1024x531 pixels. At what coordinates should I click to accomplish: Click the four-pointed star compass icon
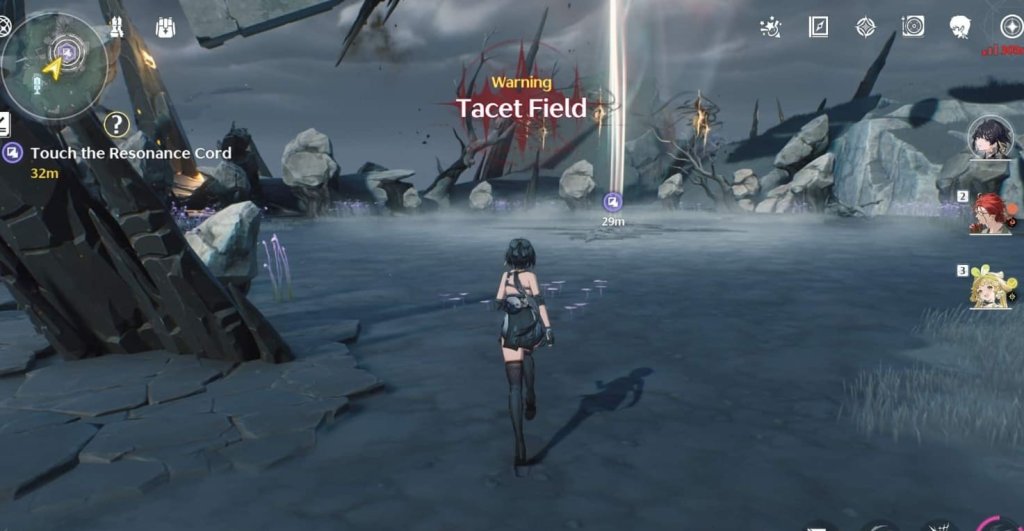(866, 27)
